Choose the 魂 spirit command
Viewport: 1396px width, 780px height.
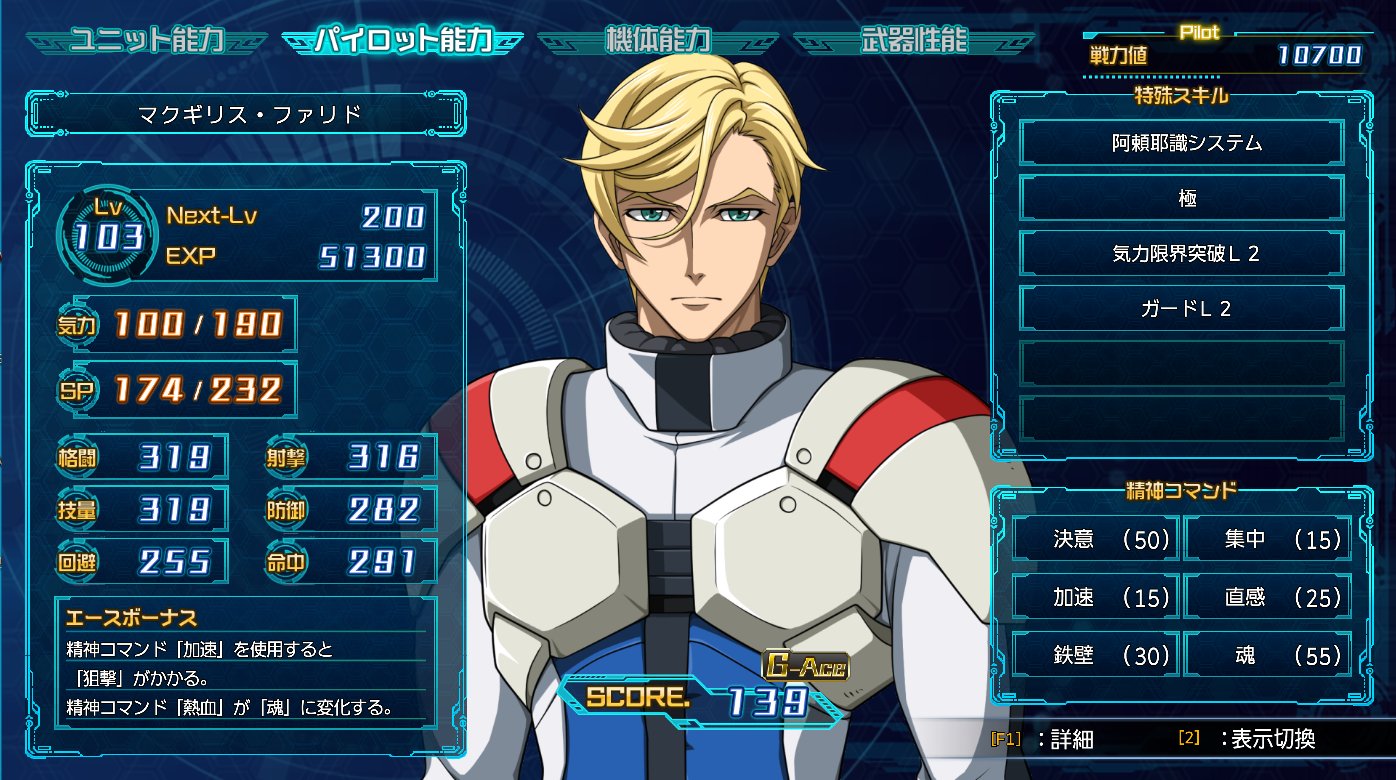point(1268,656)
